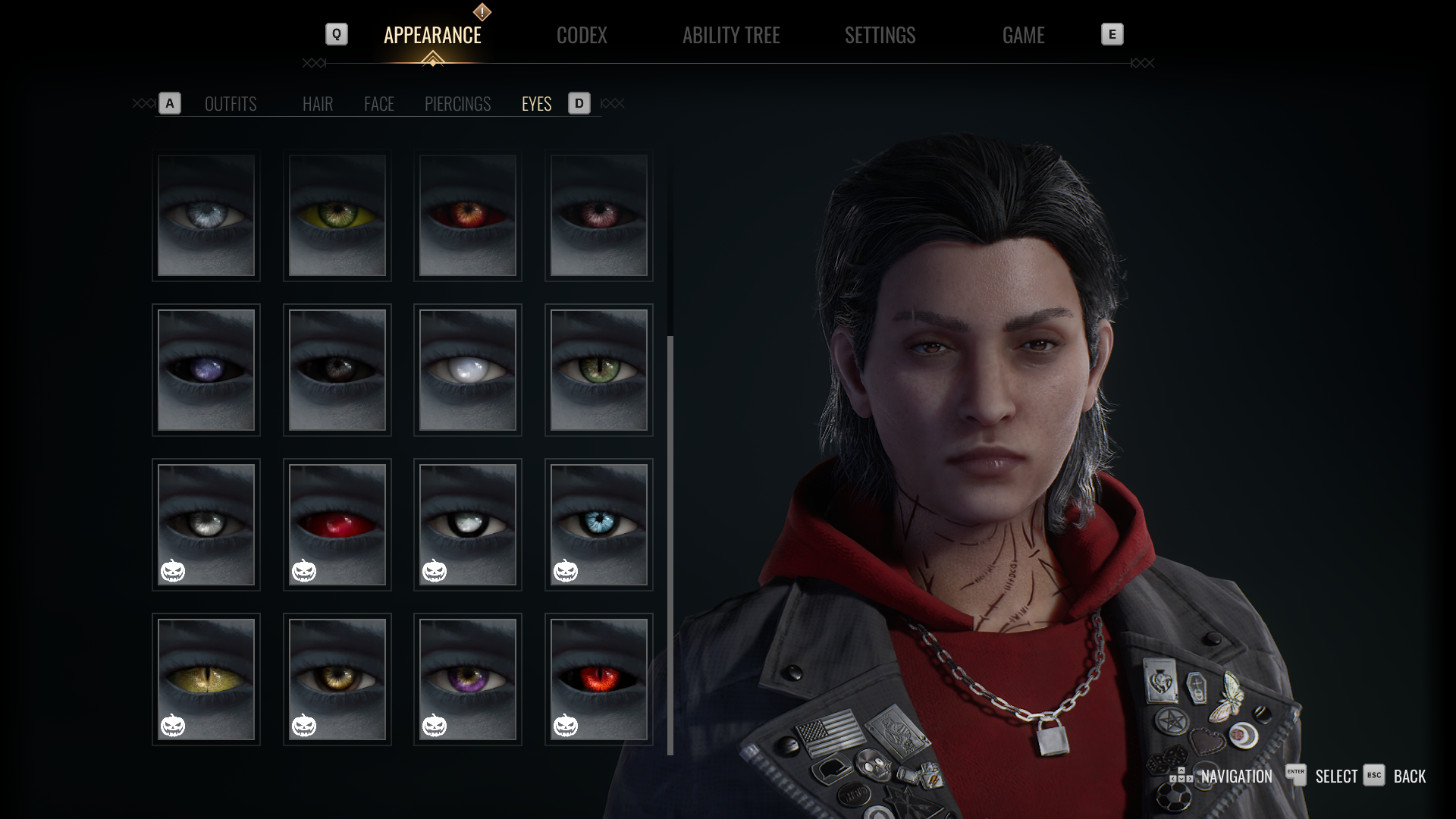Choose the yellow slit-pupil reptile eye
Screen dimensions: 1456x819
[x=206, y=679]
